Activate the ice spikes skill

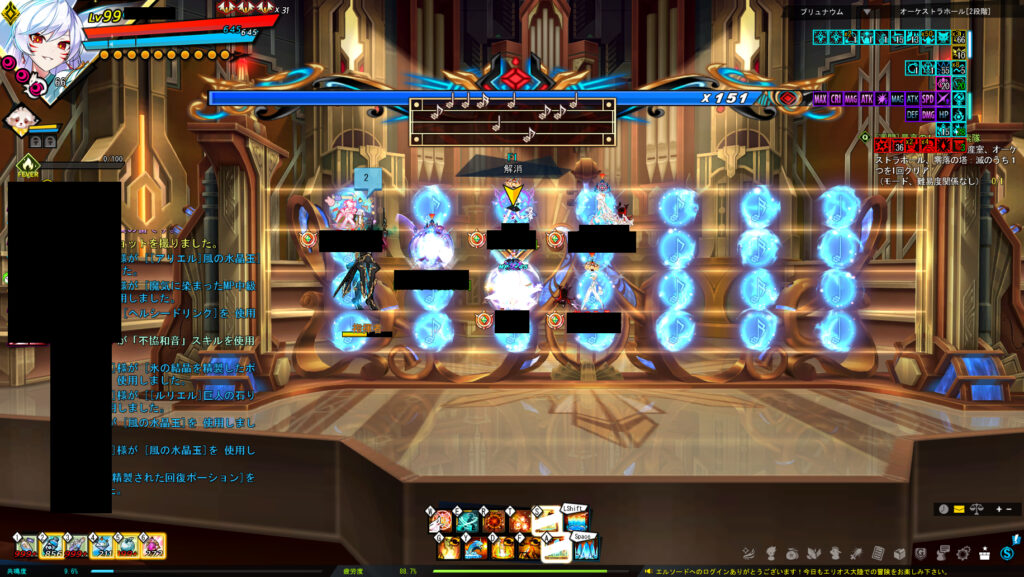(584, 548)
